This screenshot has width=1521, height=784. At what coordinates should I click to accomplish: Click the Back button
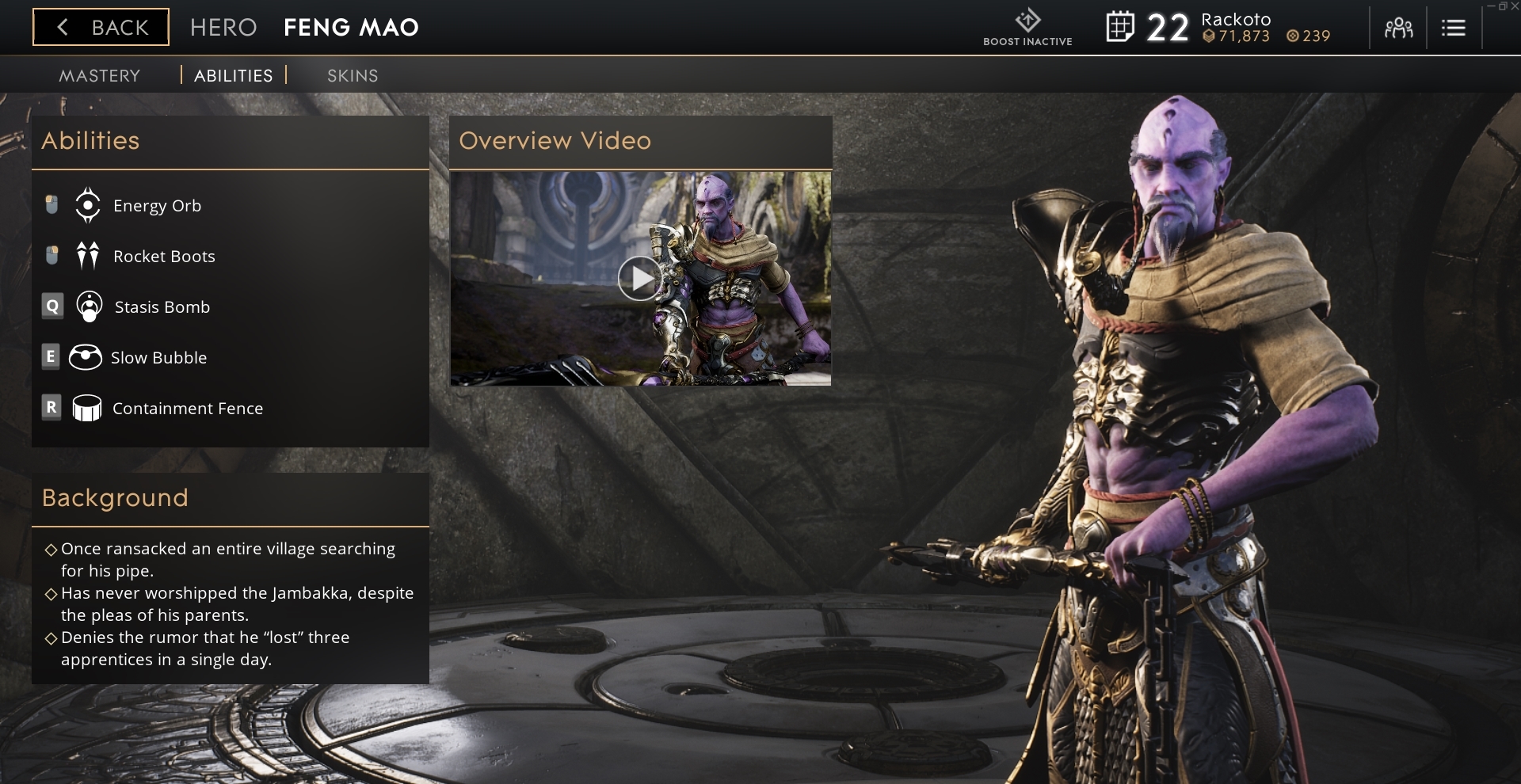tap(100, 27)
